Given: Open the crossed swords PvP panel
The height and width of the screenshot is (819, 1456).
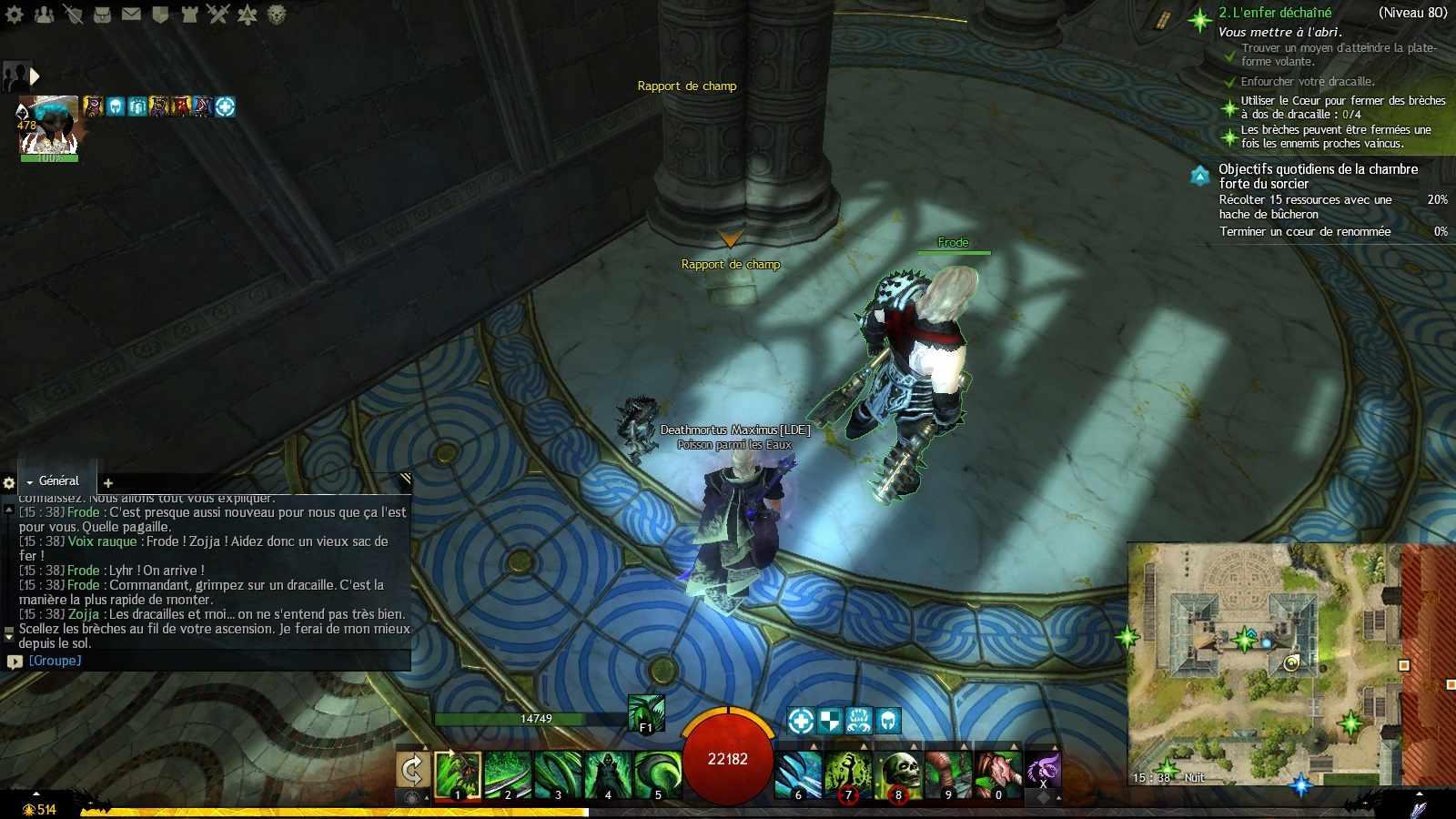Looking at the screenshot, I should click(217, 14).
